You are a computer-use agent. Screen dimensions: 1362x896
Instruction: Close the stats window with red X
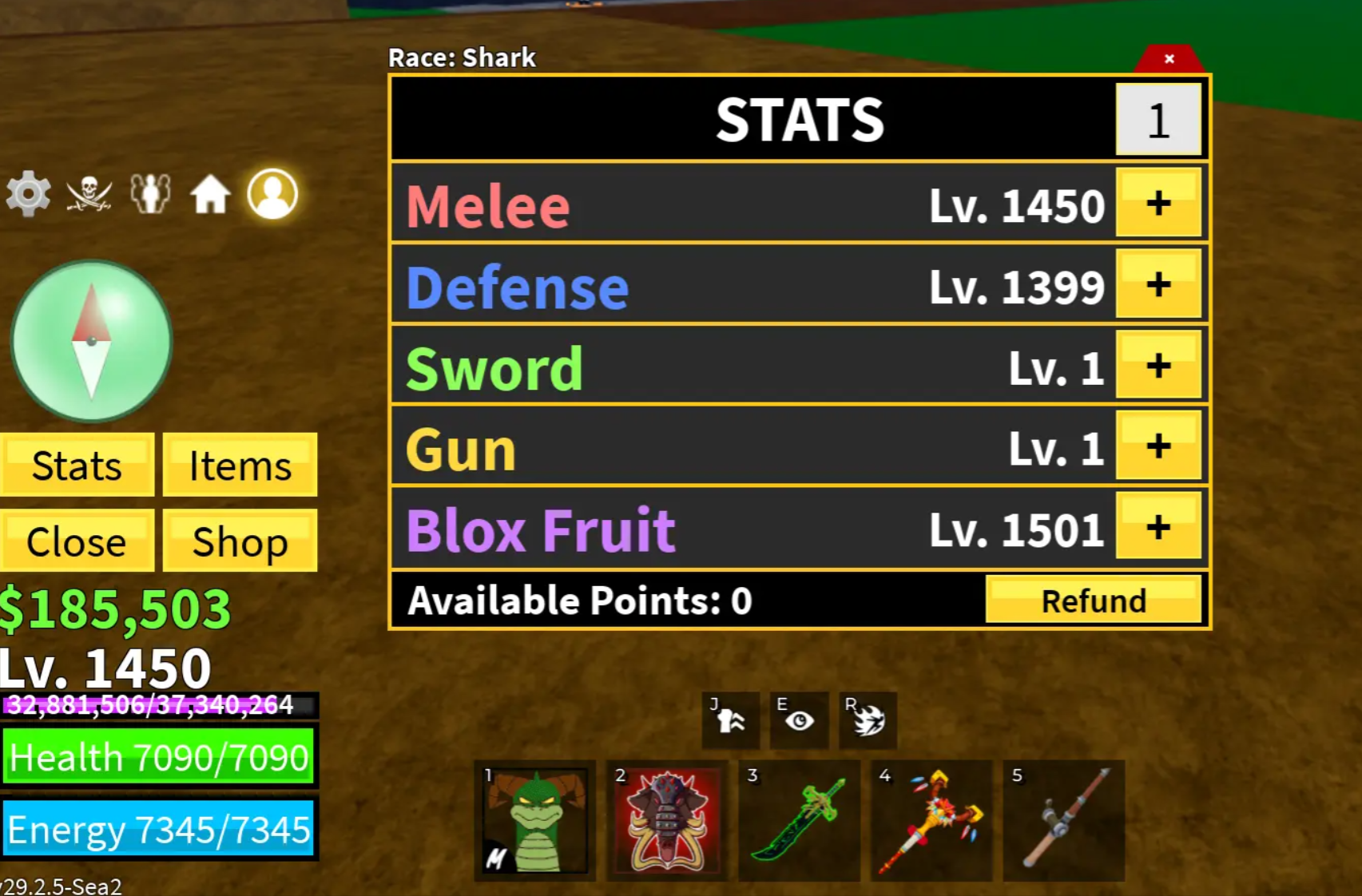click(x=1169, y=57)
